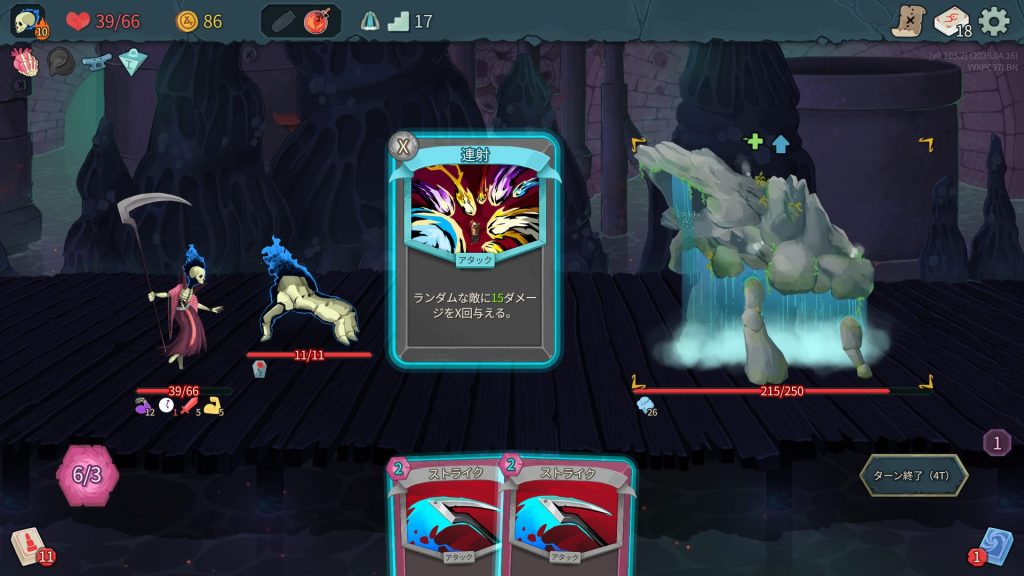Image resolution: width=1024 pixels, height=576 pixels.
Task: Inspect the teal diamond relic
Action: (x=133, y=62)
